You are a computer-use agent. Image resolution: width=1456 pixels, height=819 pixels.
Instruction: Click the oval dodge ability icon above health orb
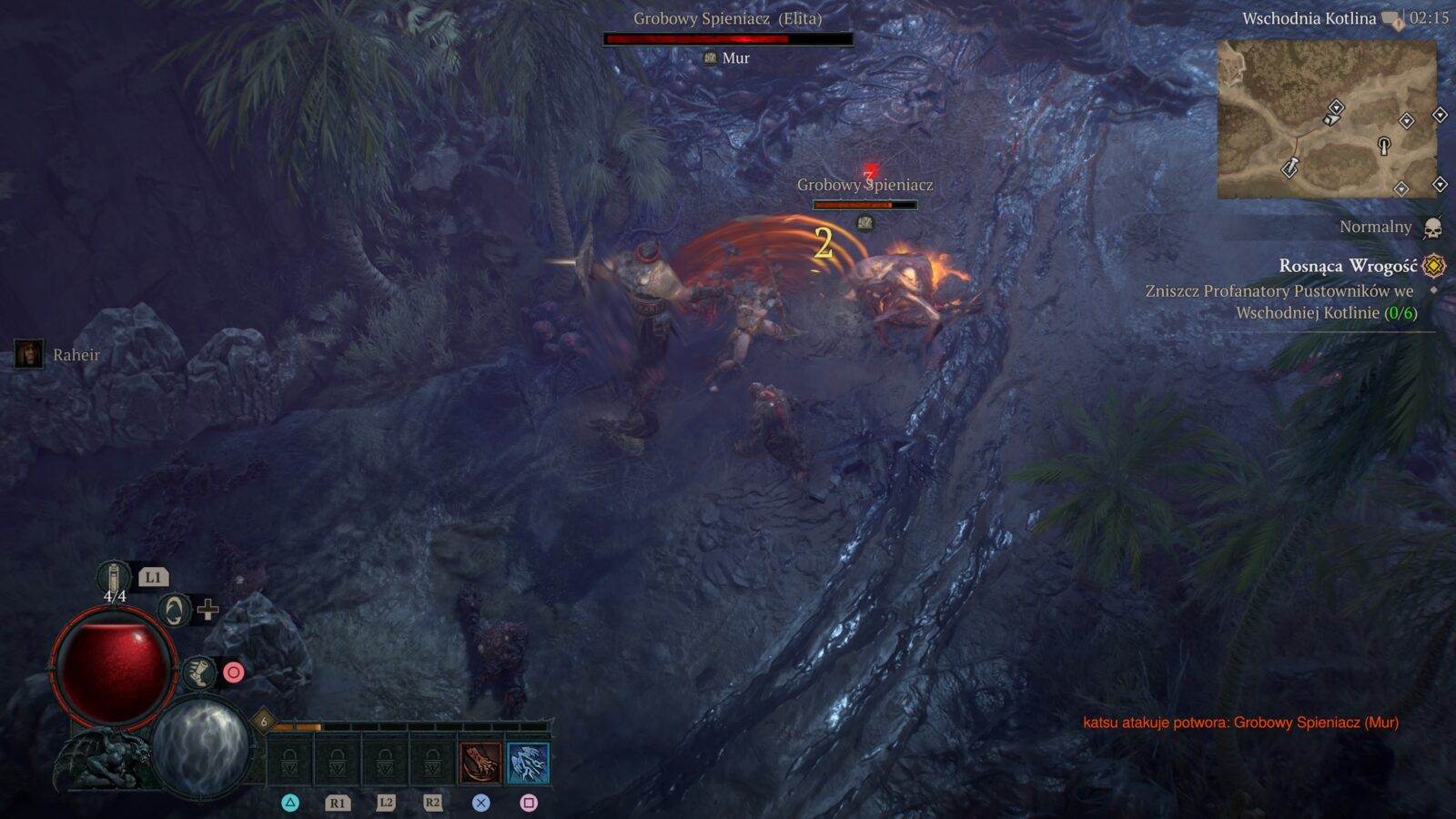tap(173, 612)
